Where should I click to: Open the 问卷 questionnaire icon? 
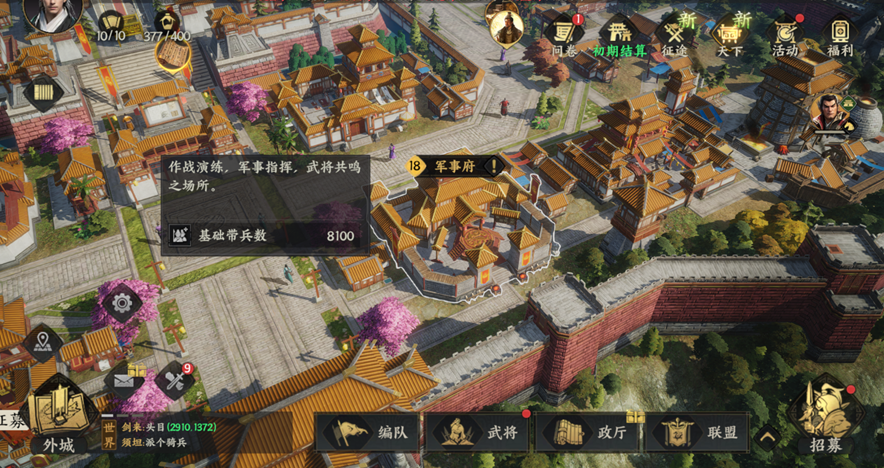point(563,33)
